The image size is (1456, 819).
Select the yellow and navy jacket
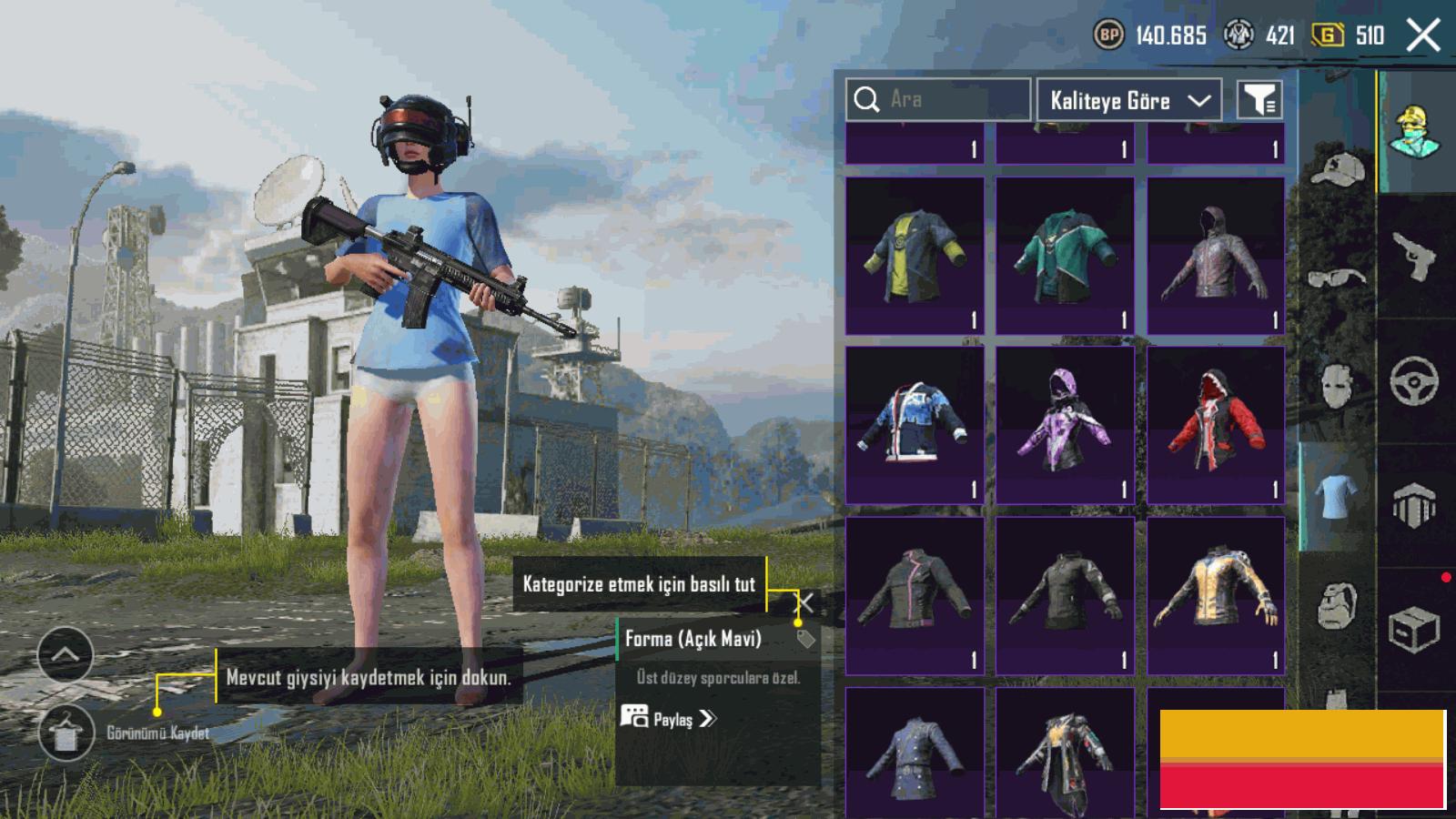[x=915, y=256]
